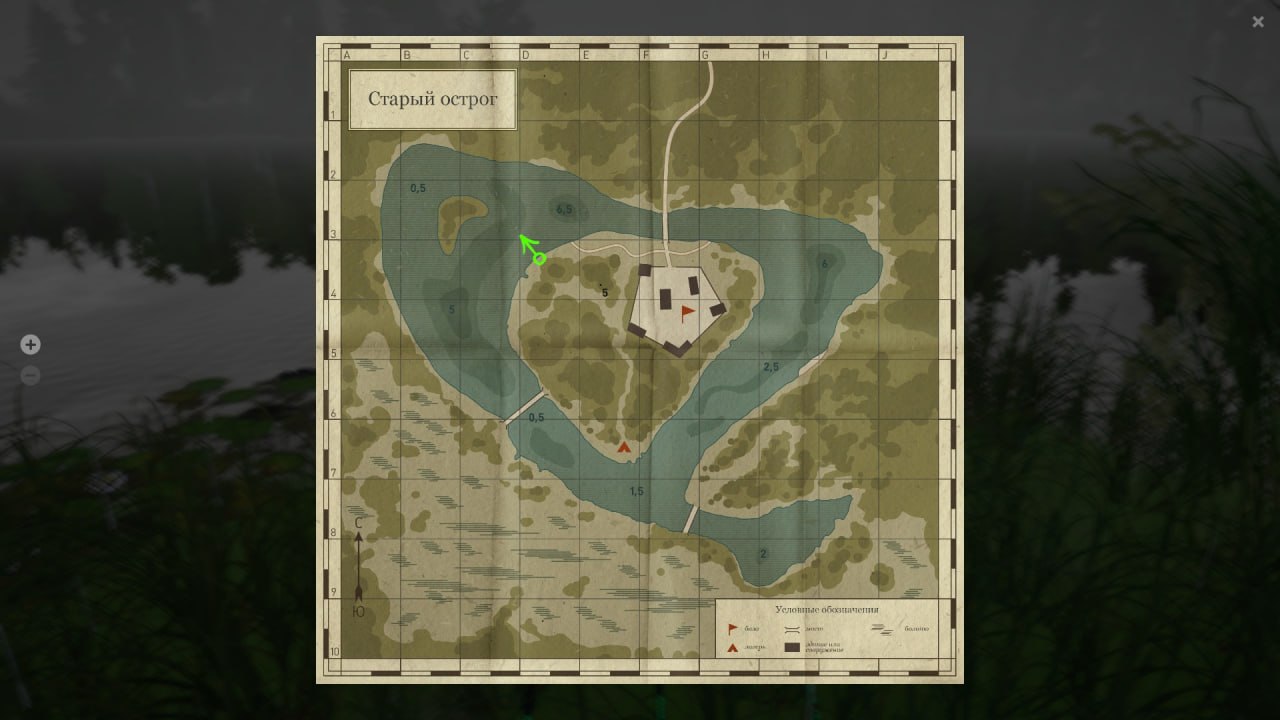This screenshot has width=1280, height=720.
Task: Click the map title Старый острог
Action: tap(433, 99)
